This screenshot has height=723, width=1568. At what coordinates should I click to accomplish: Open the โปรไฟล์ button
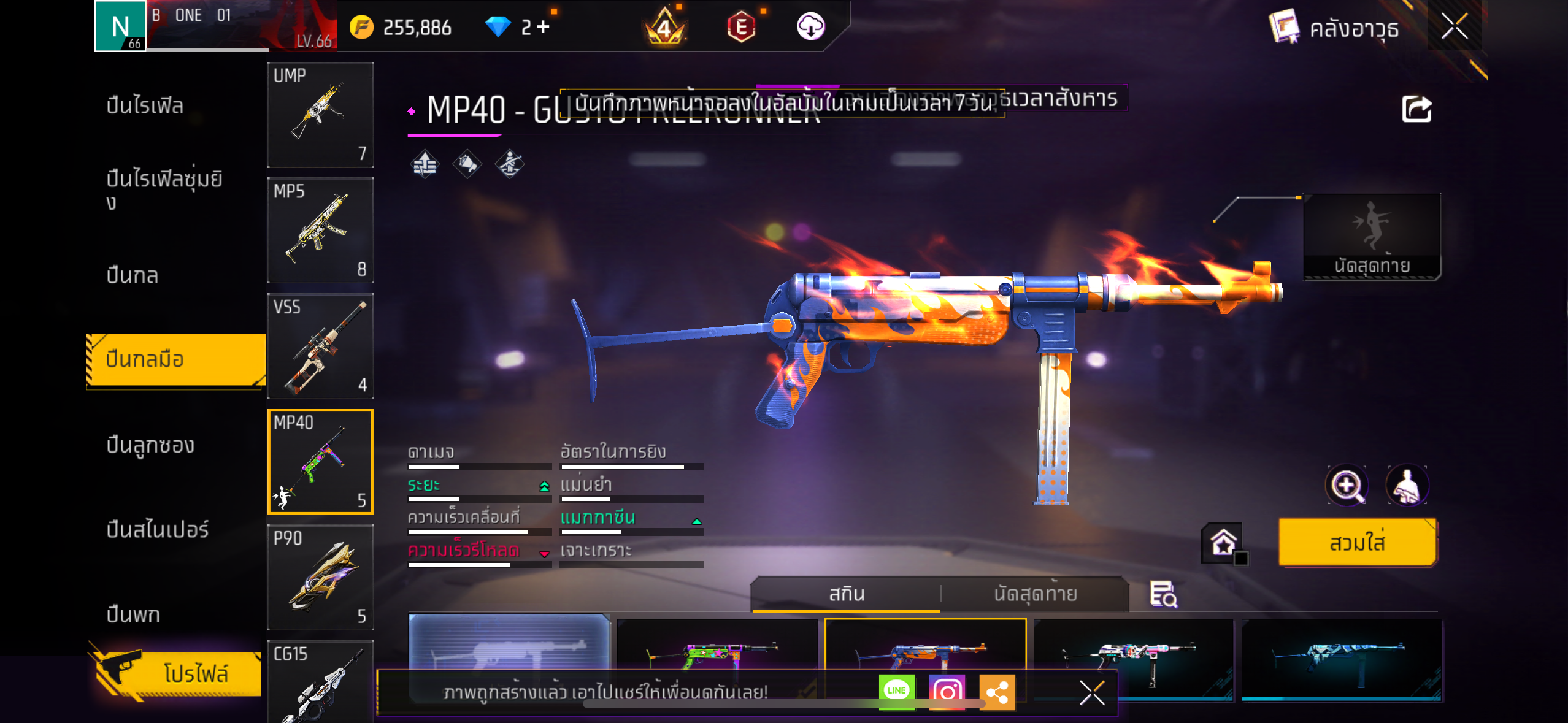pos(178,673)
